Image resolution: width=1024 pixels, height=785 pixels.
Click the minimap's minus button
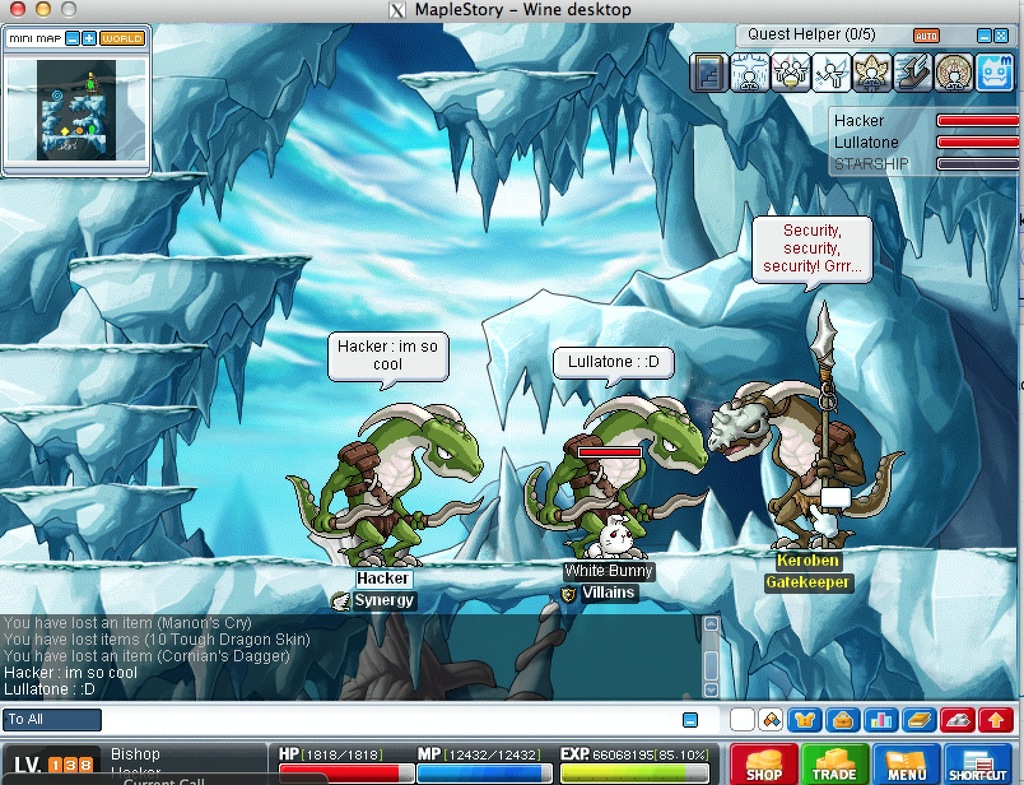[73, 38]
